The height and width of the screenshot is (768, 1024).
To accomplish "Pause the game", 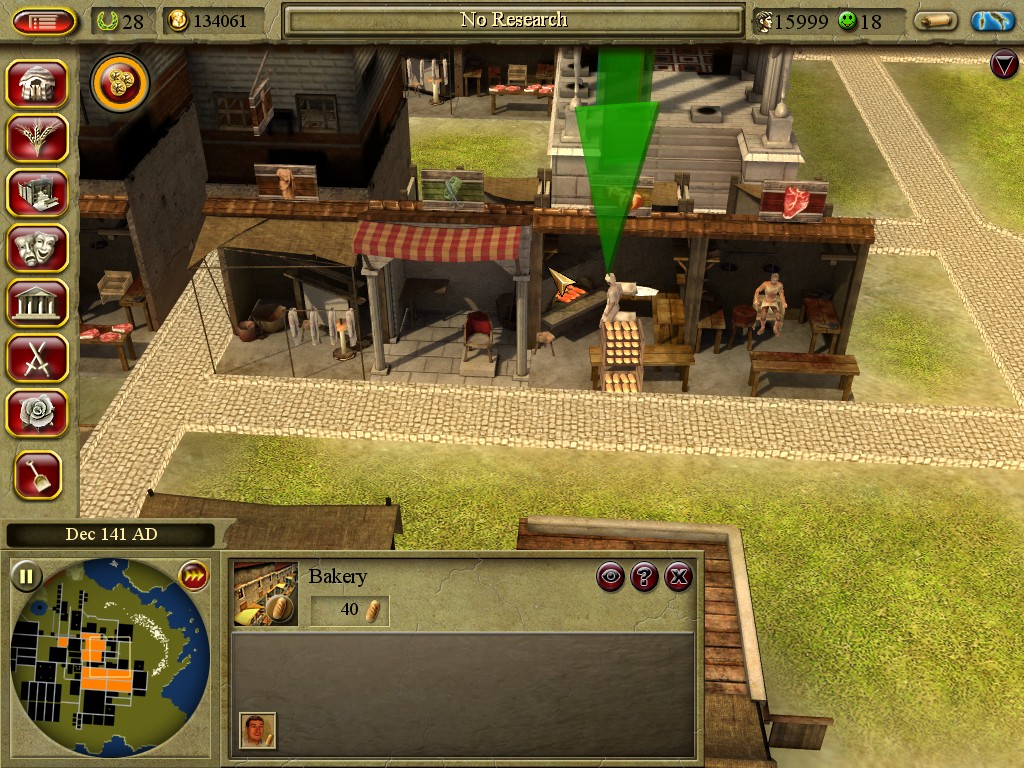I will coord(26,576).
